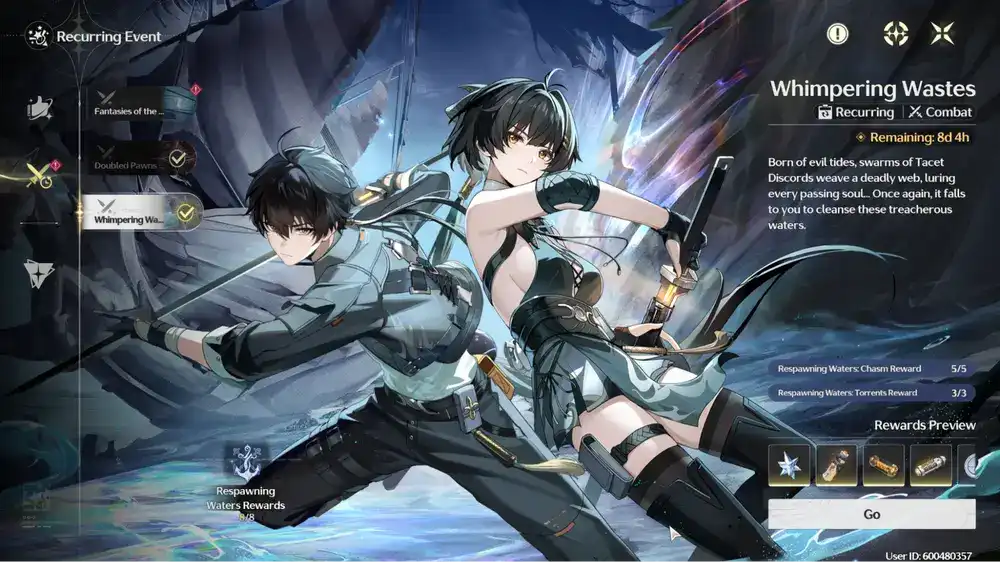1000x562 pixels.
Task: Choose the Doubled Pawns event entry
Action: tap(141, 159)
